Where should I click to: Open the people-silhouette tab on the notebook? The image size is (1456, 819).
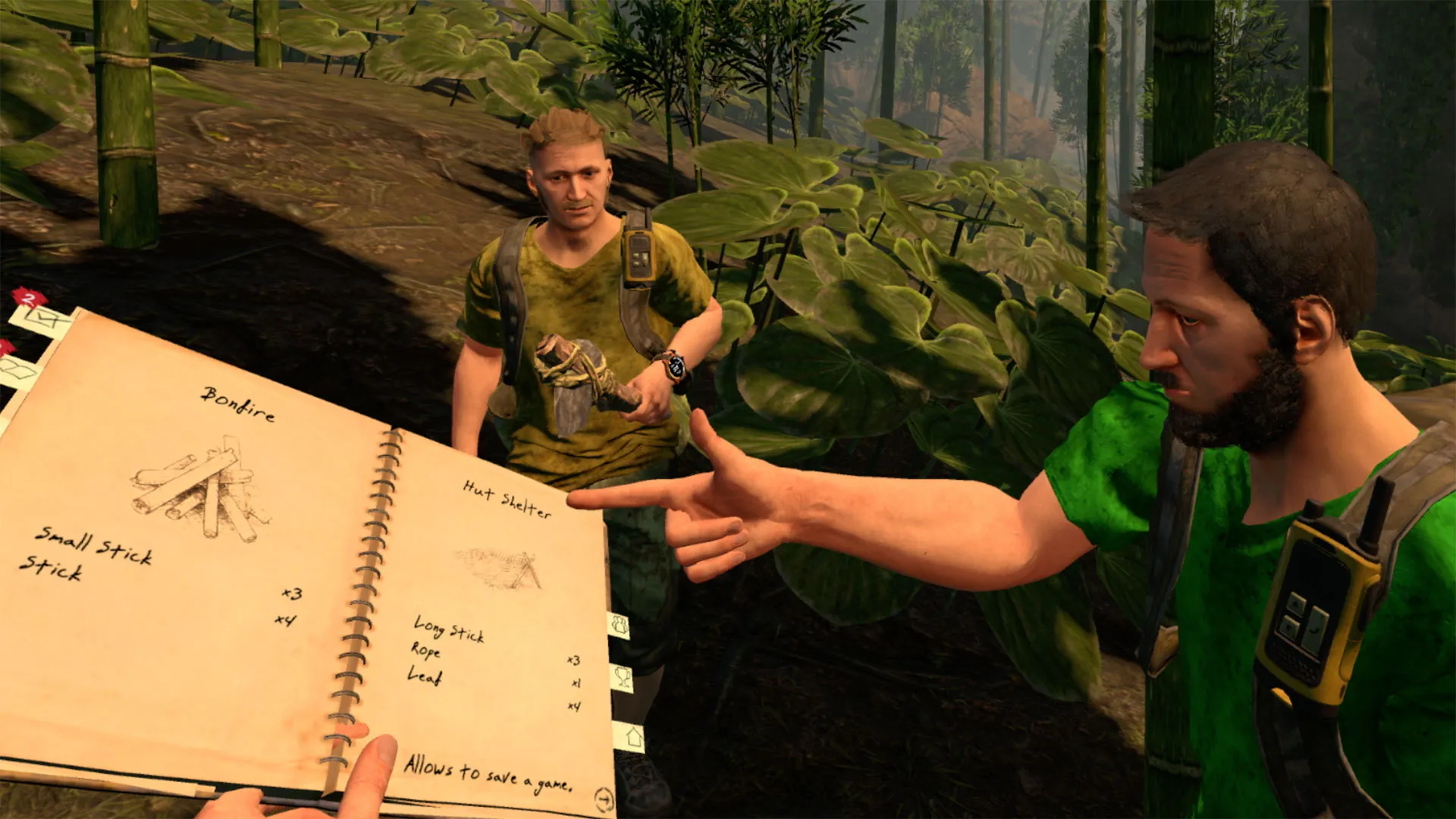tap(620, 626)
